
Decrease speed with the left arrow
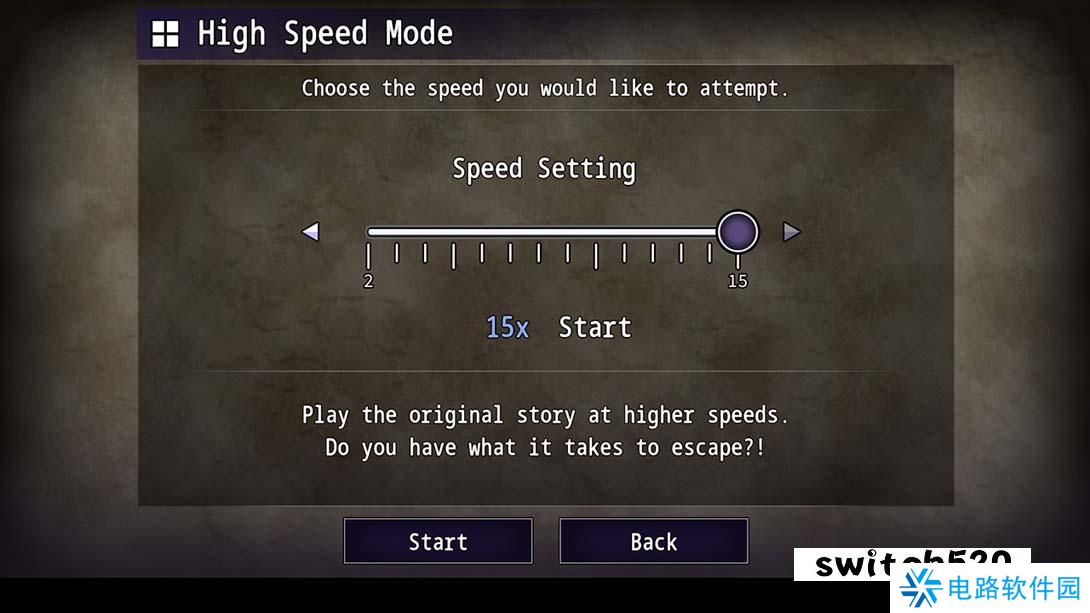point(310,232)
